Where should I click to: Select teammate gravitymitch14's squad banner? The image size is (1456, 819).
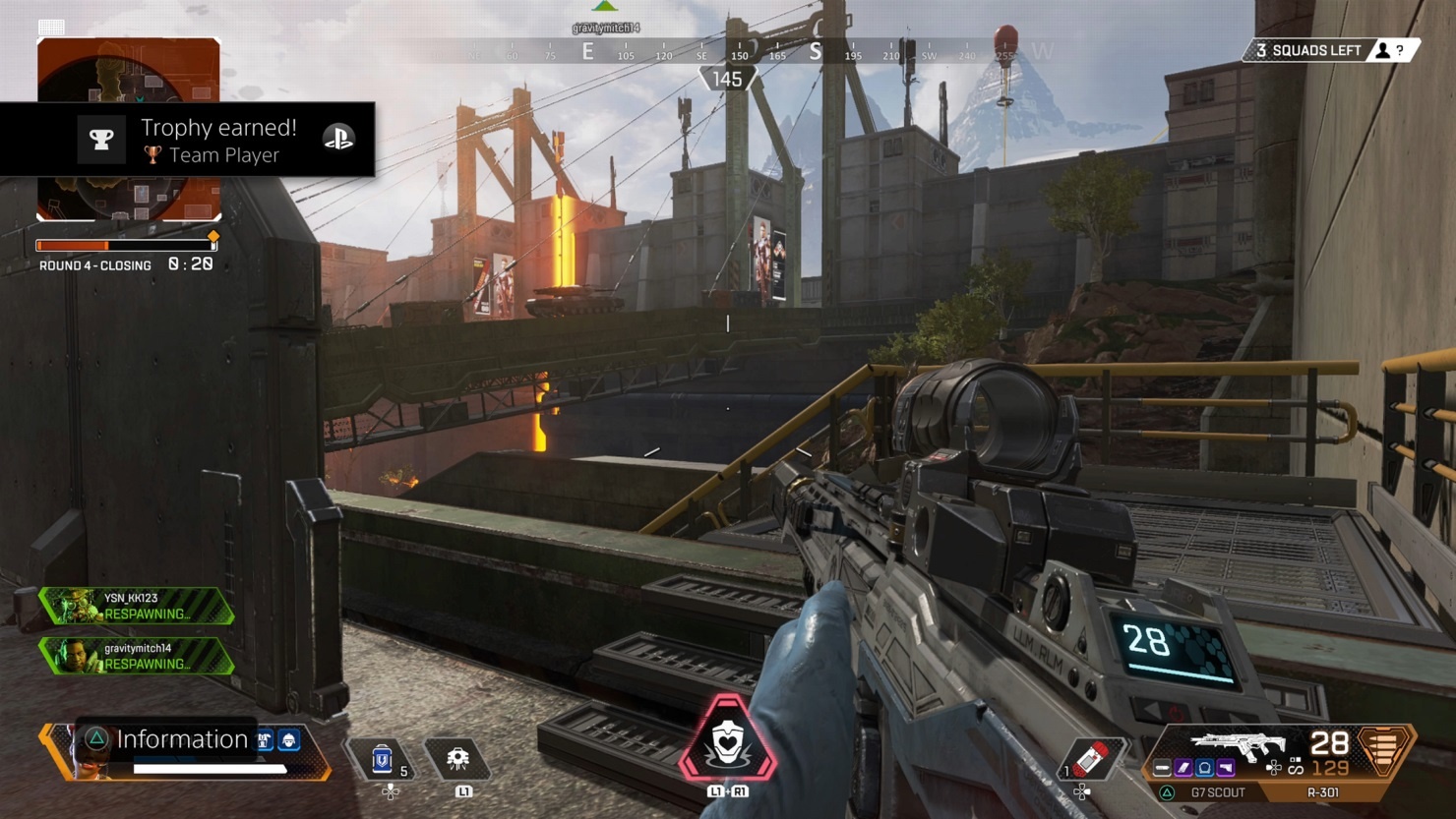pyautogui.click(x=136, y=656)
